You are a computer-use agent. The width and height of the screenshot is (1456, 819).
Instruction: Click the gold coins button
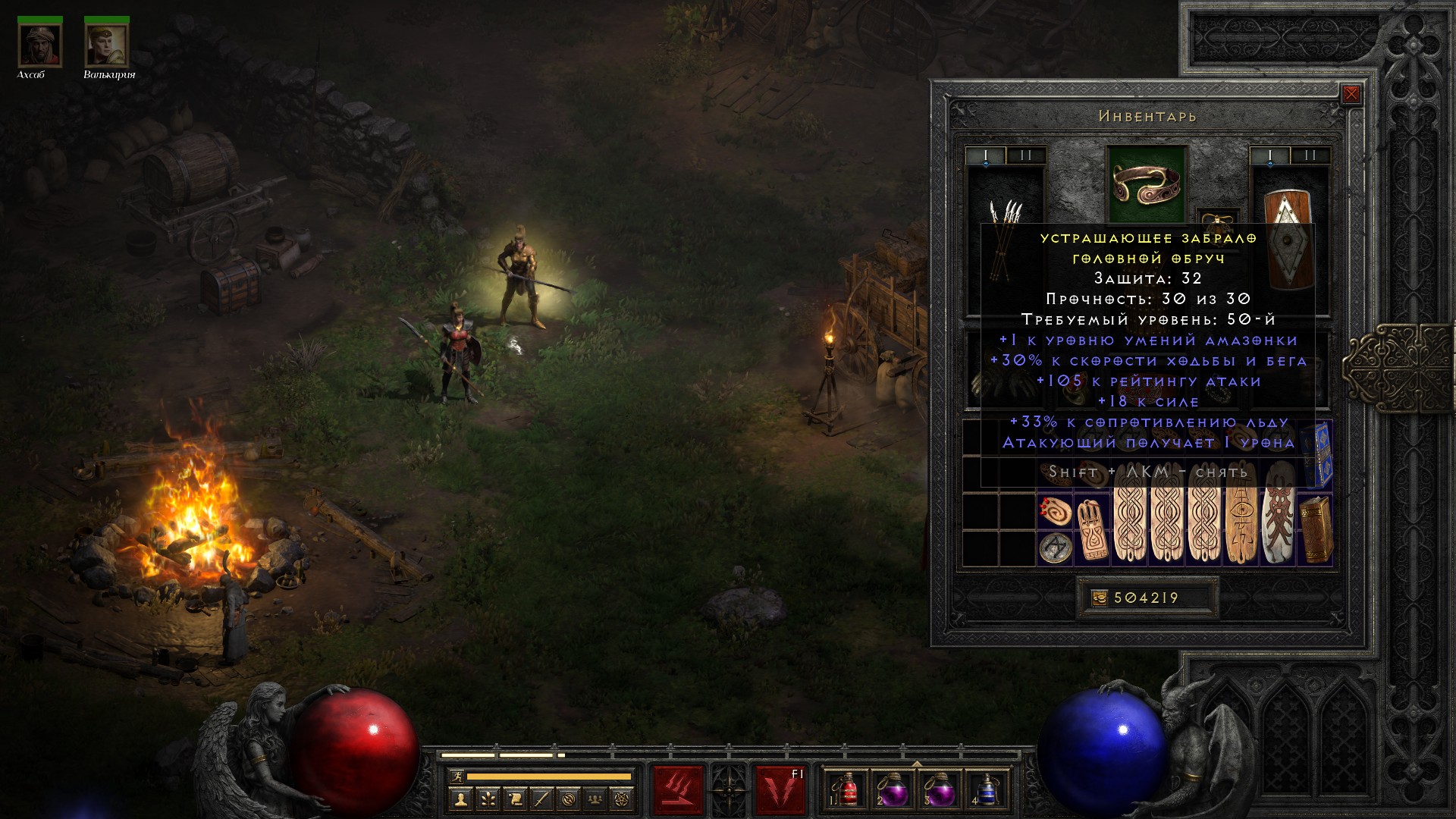pos(1099,598)
